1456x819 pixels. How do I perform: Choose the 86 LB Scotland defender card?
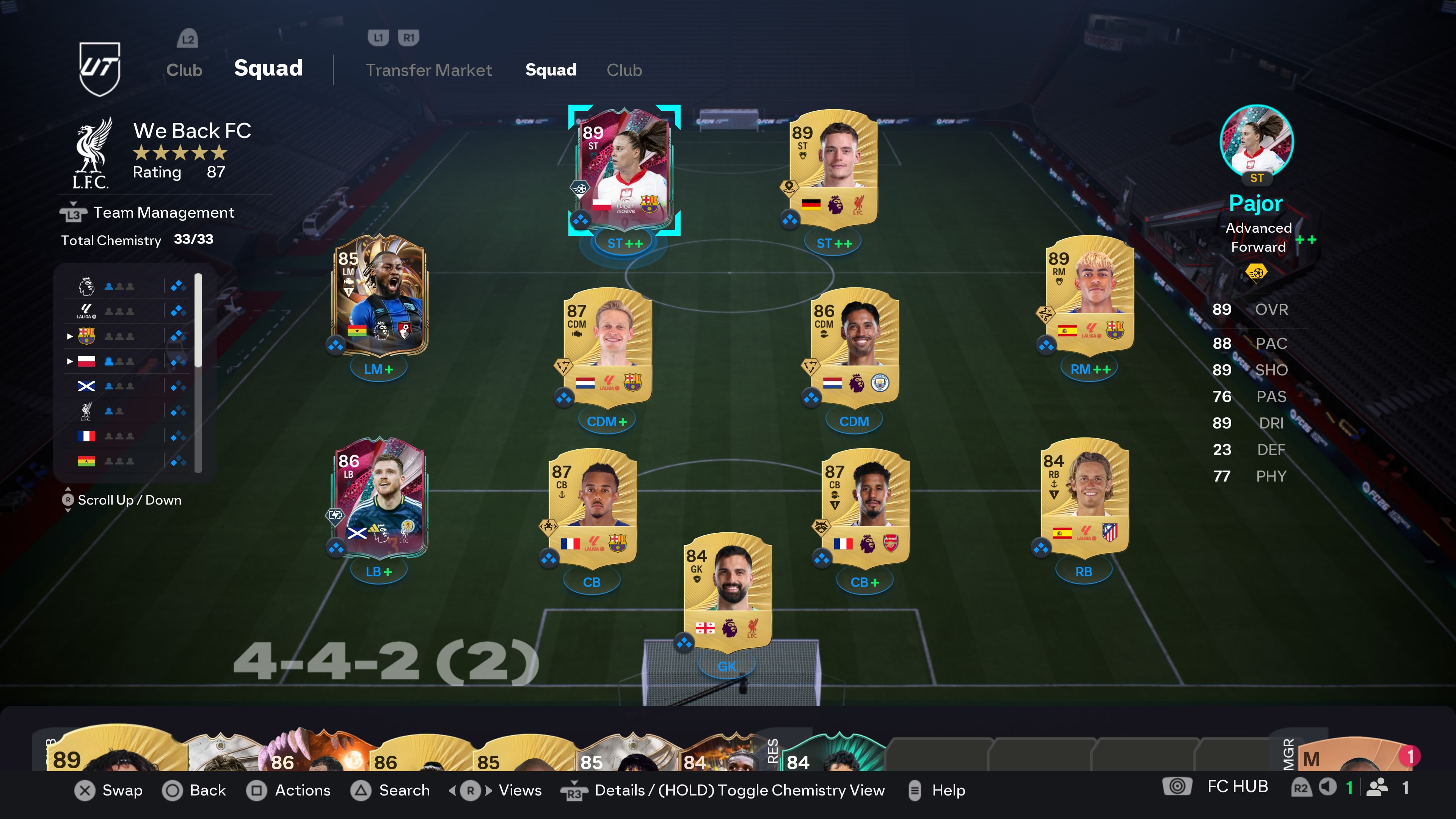point(379,497)
